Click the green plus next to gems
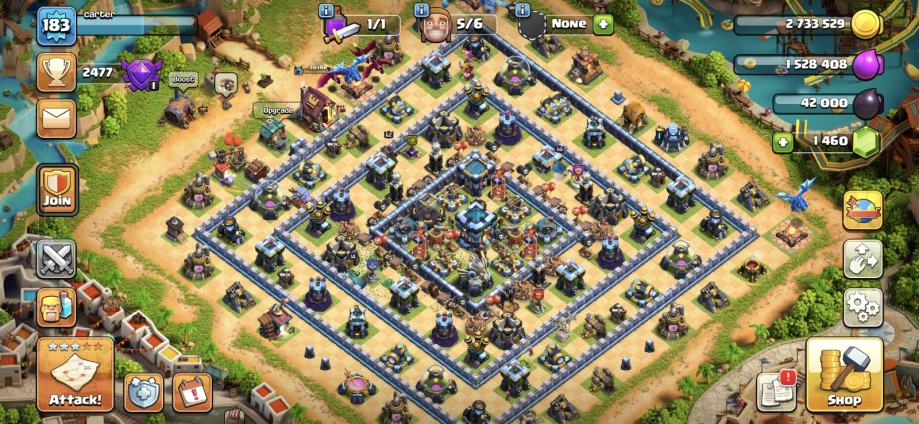Screen dimensions: 919x424 (782, 142)
